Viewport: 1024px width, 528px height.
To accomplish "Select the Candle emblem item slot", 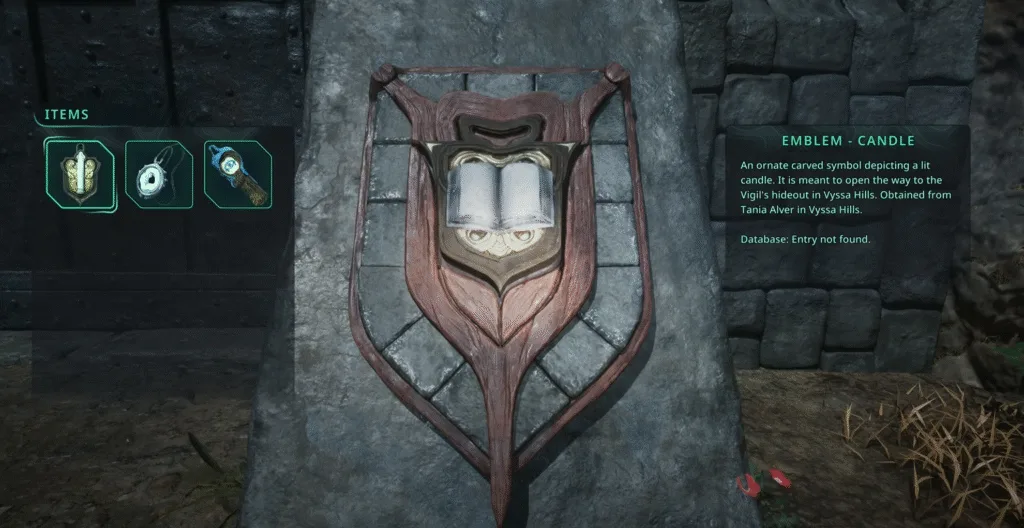I will click(x=78, y=174).
